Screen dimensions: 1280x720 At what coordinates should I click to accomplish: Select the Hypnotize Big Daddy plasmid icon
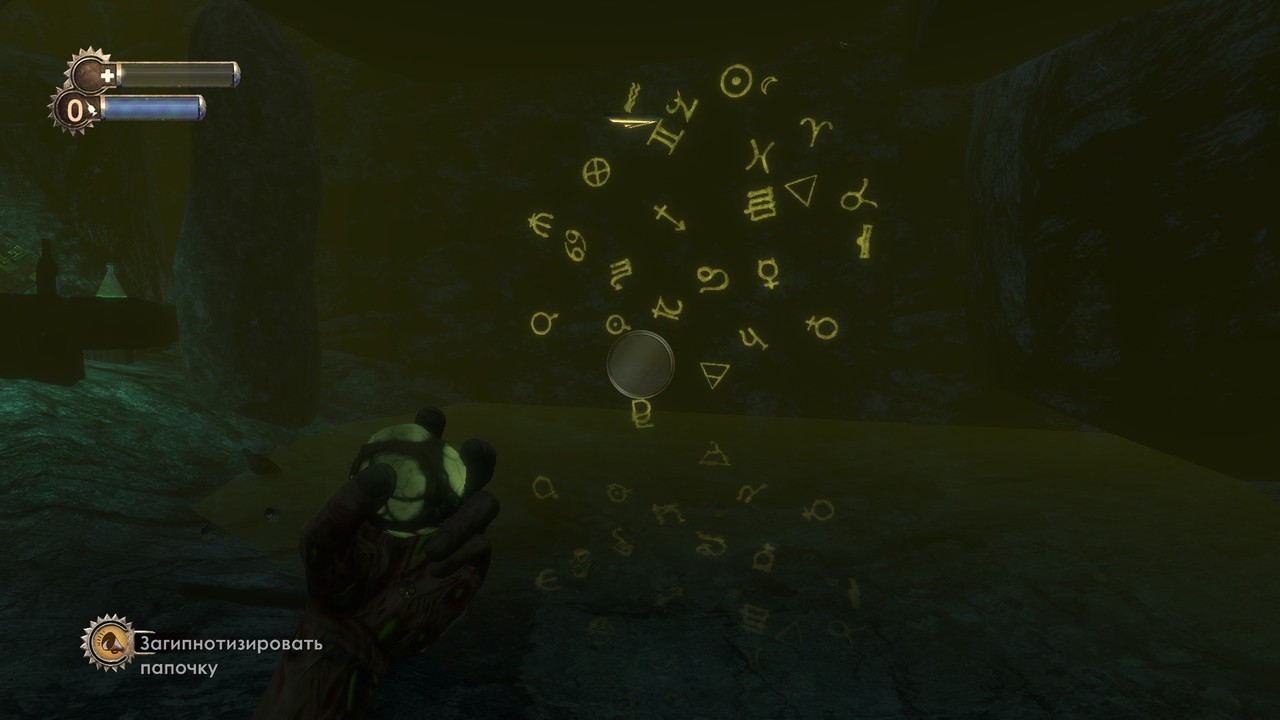pos(109,642)
